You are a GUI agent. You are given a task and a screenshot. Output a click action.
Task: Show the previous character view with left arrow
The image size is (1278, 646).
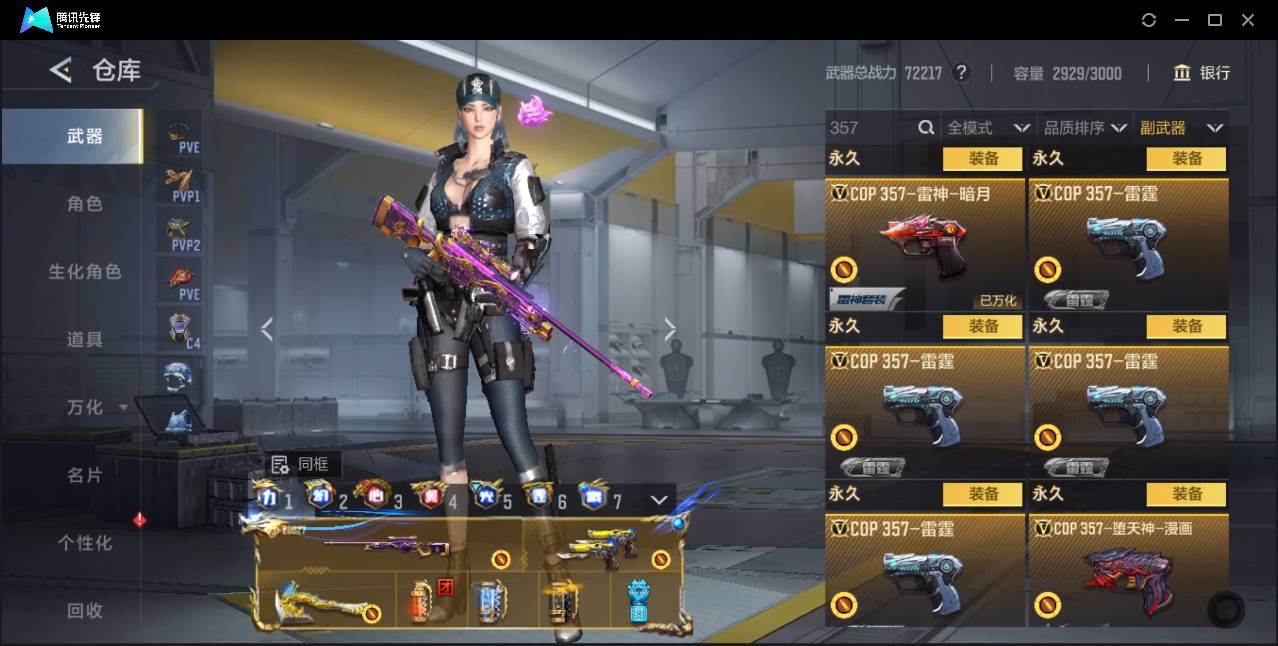[x=266, y=329]
